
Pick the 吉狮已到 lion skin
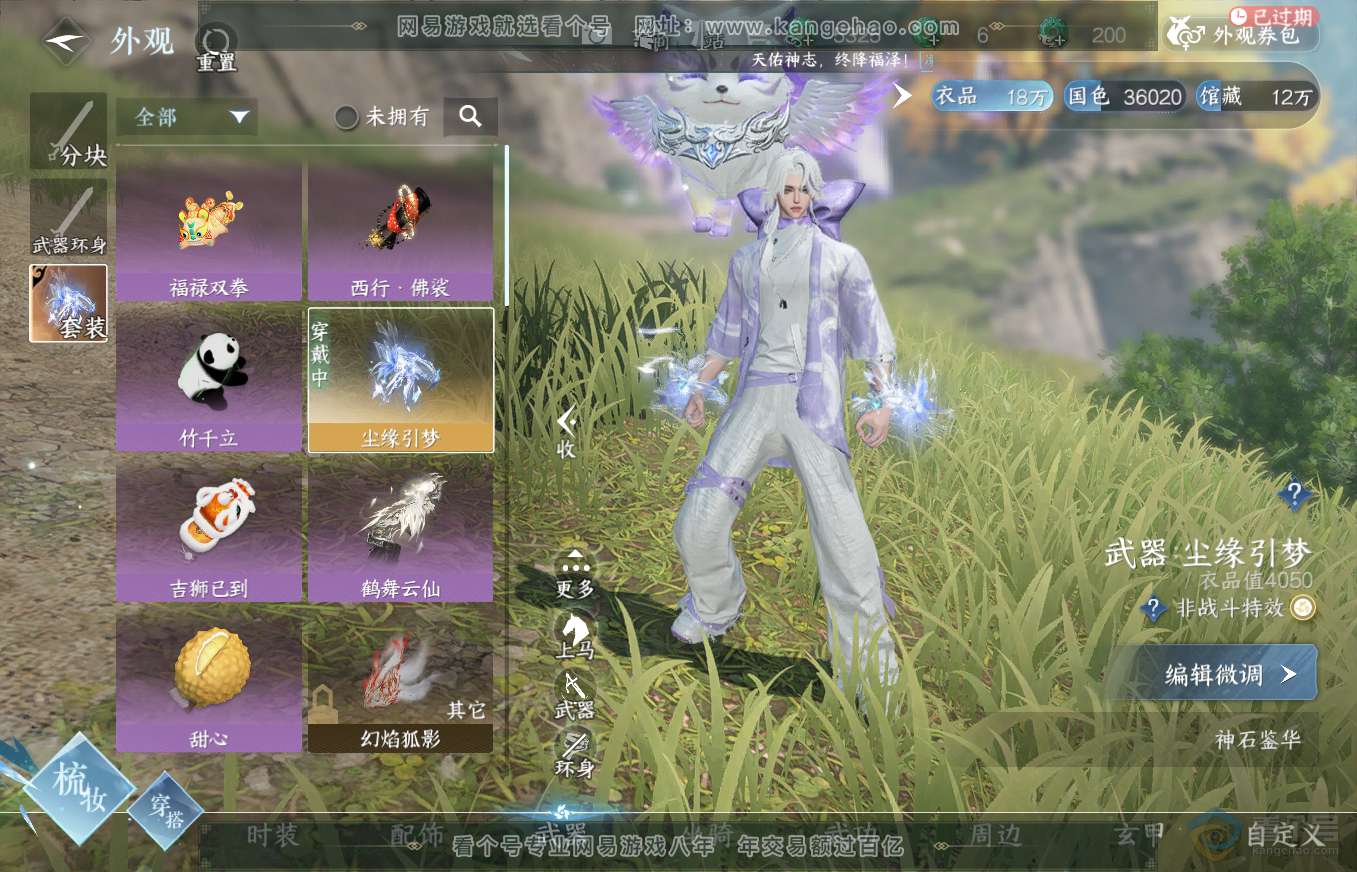pyautogui.click(x=209, y=531)
